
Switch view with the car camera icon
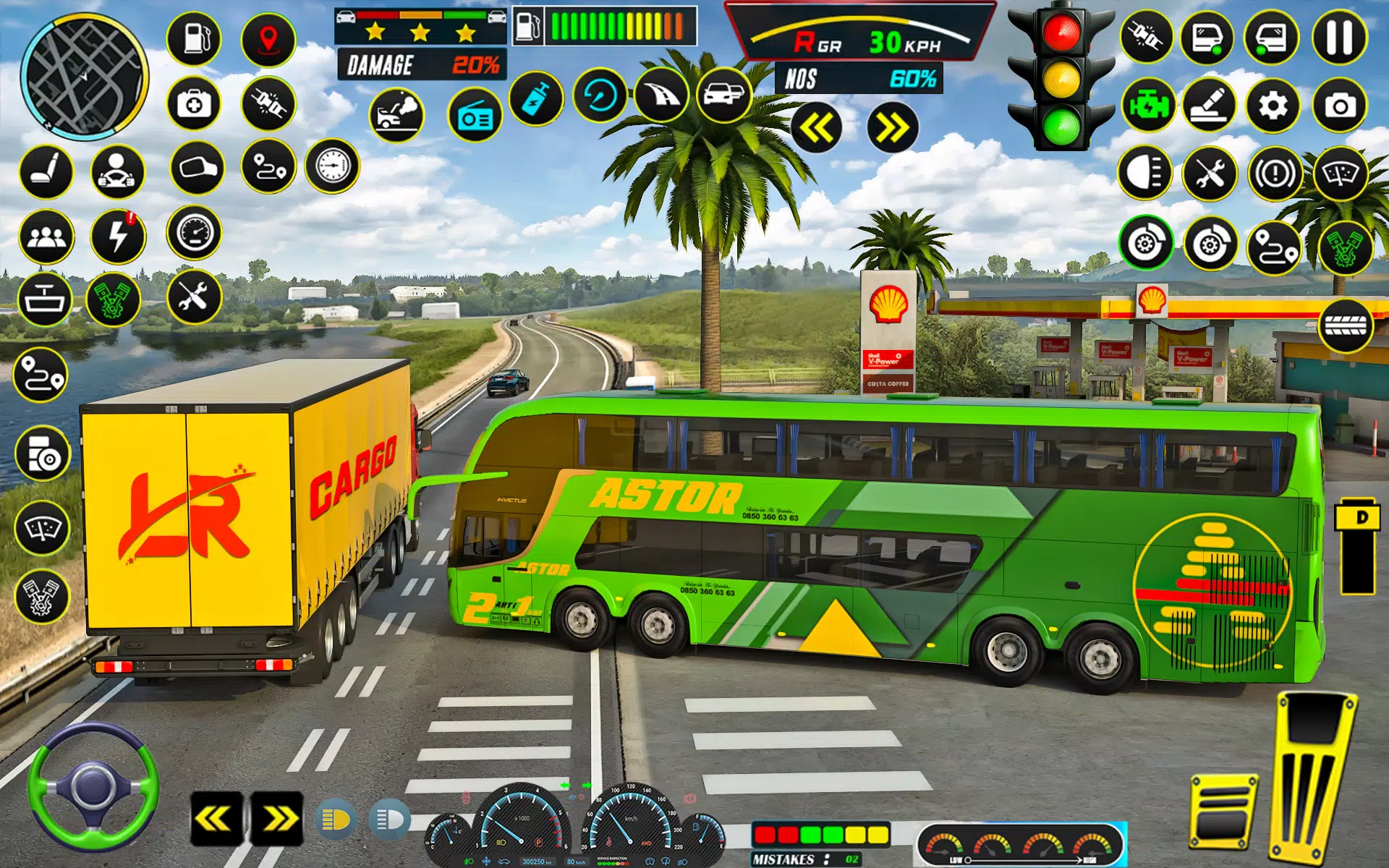click(724, 95)
